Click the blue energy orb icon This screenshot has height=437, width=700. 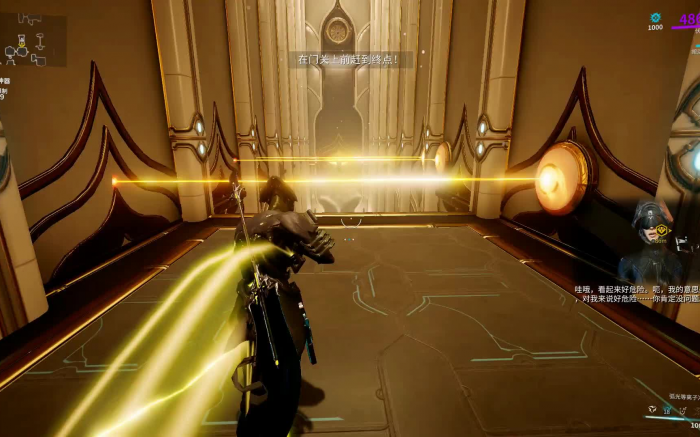click(656, 17)
